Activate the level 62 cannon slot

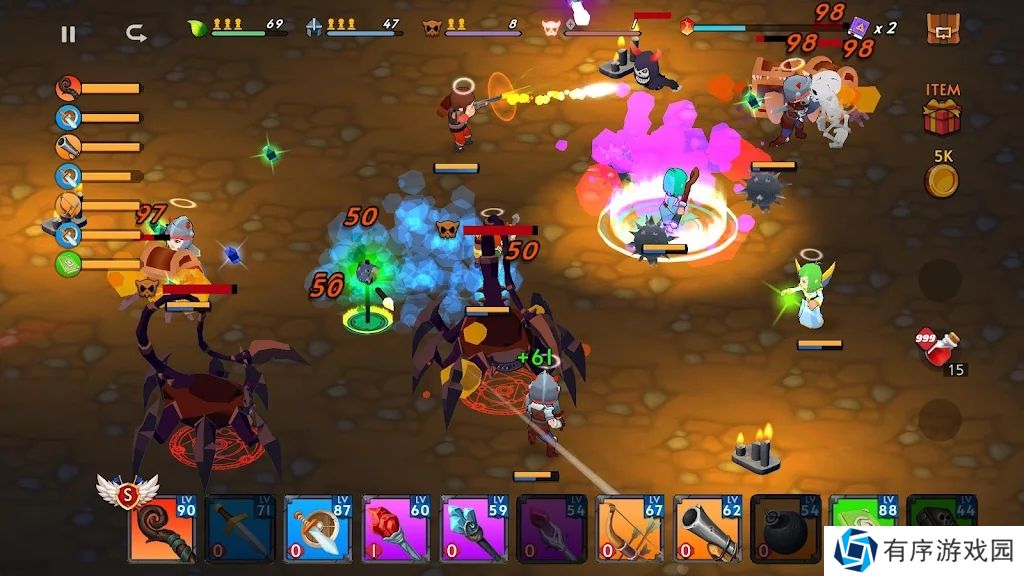pyautogui.click(x=709, y=528)
